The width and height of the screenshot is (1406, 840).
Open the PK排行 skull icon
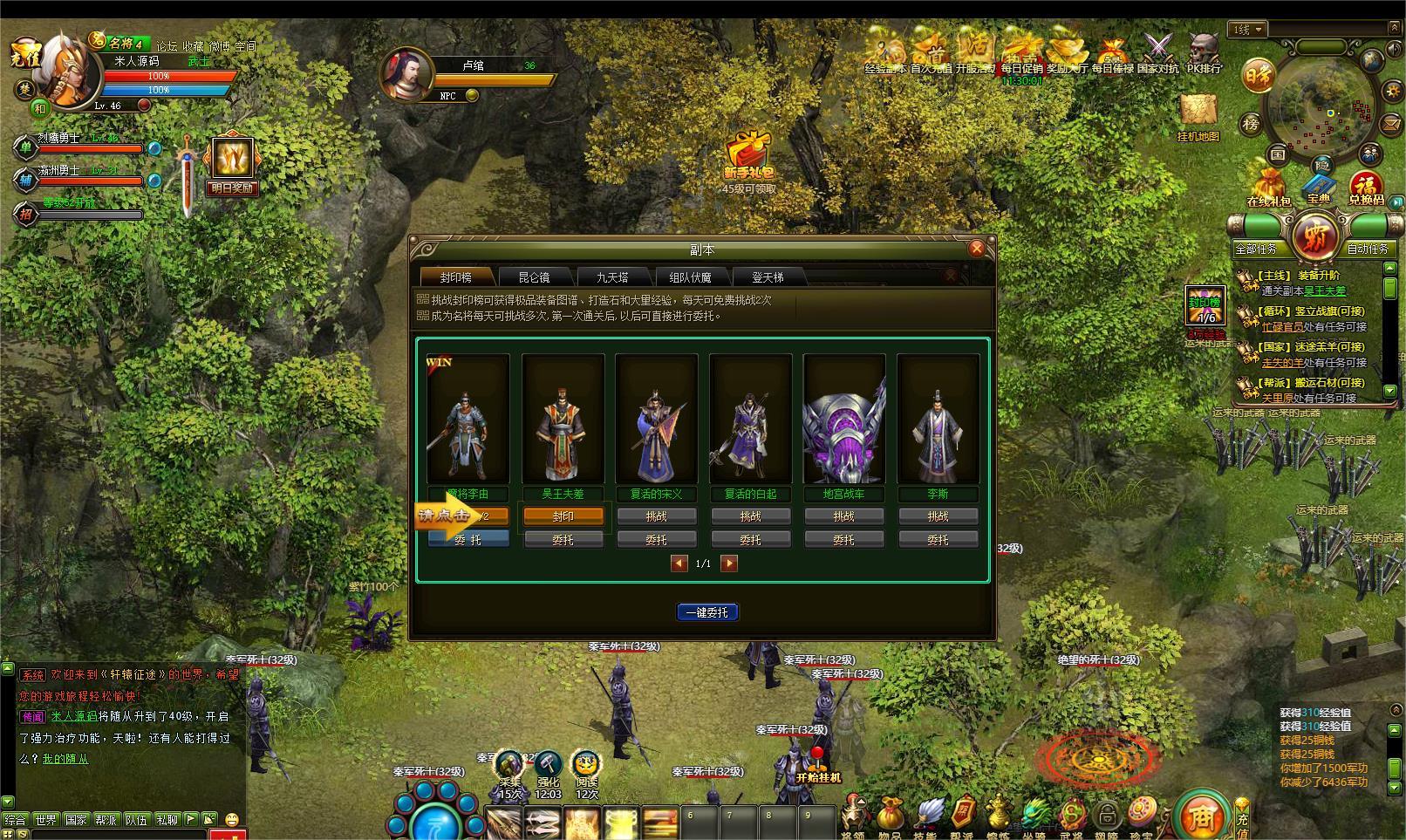(x=1205, y=51)
